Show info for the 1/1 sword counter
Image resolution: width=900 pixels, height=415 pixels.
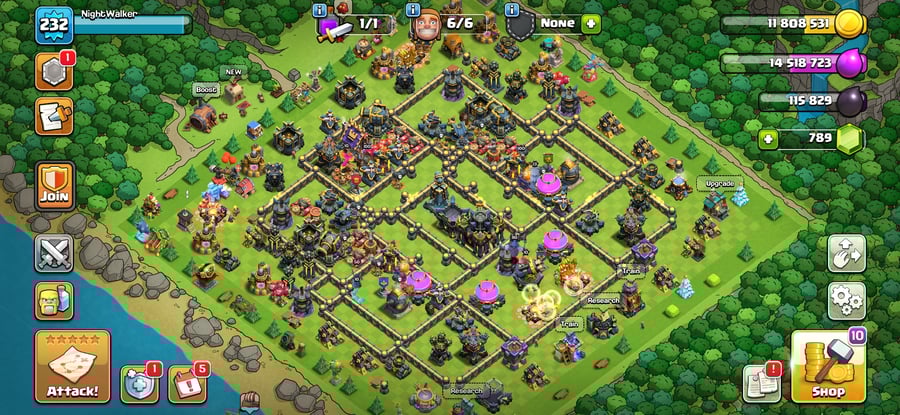(320, 9)
